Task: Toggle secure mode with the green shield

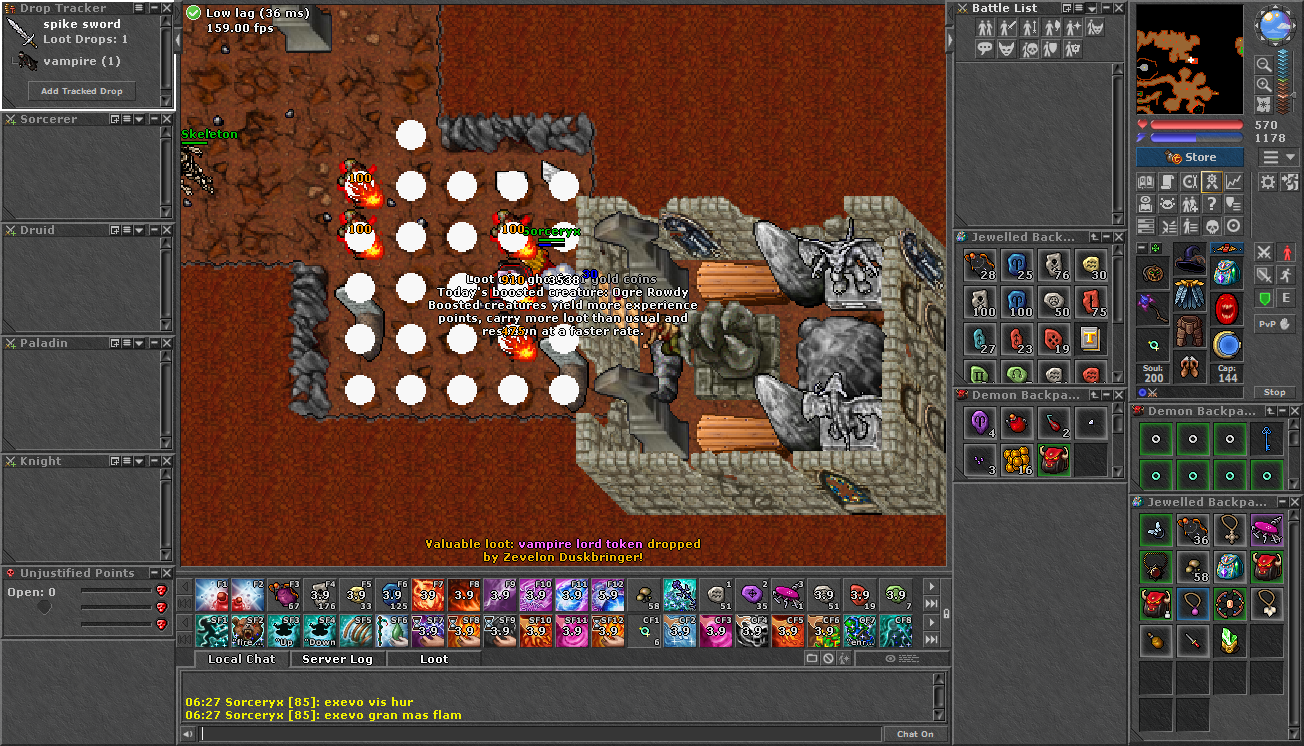Action: click(x=1265, y=298)
